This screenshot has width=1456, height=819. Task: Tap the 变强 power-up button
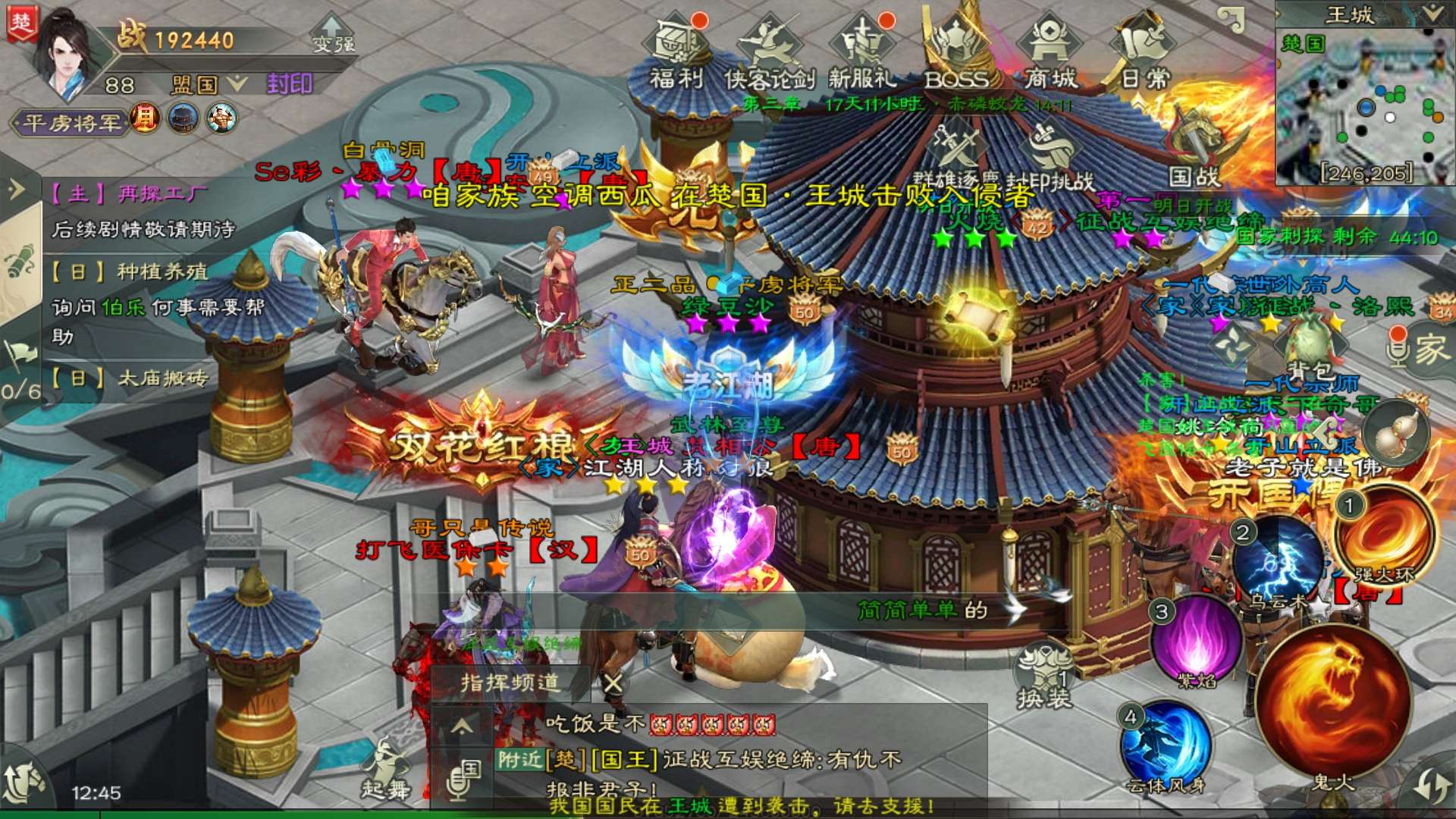tap(334, 38)
